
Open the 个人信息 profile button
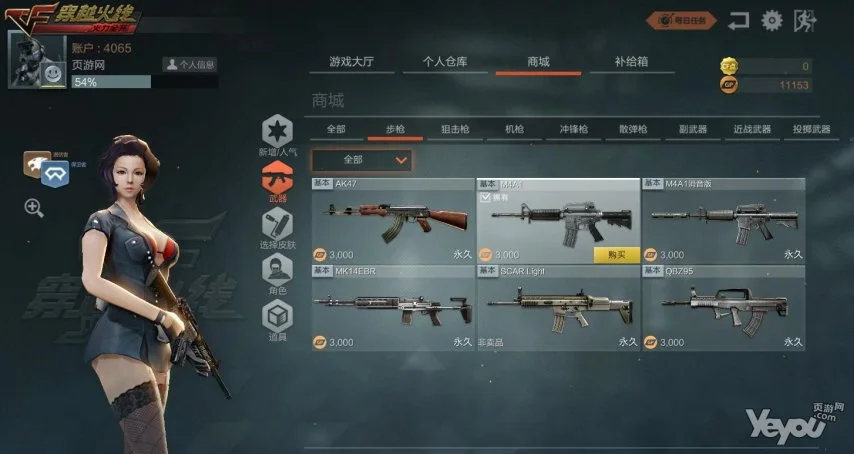(190, 64)
